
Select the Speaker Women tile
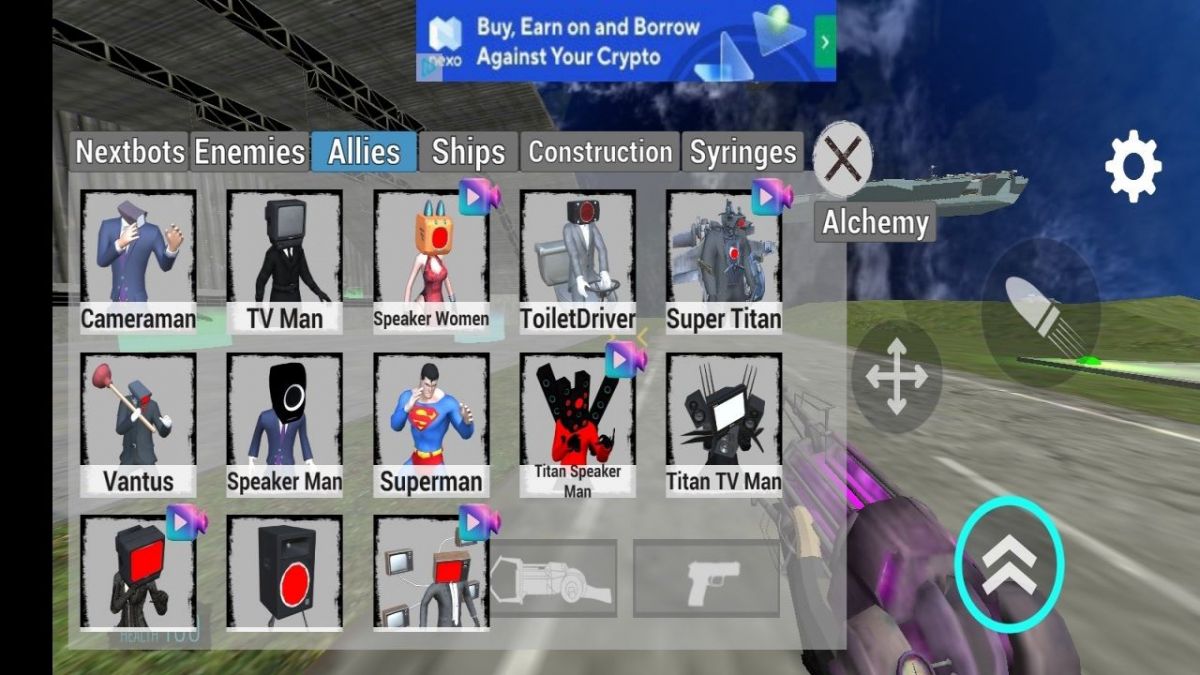coord(431,262)
